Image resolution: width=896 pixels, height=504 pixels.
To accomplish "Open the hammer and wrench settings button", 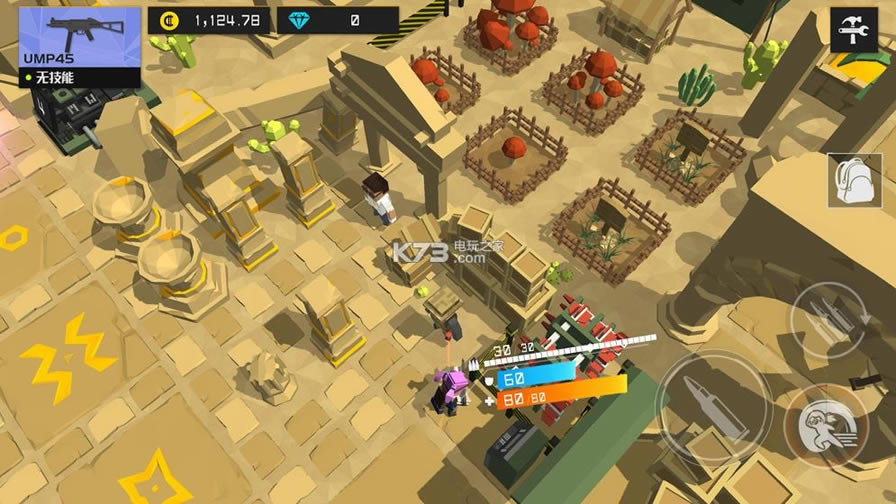I will click(x=854, y=30).
